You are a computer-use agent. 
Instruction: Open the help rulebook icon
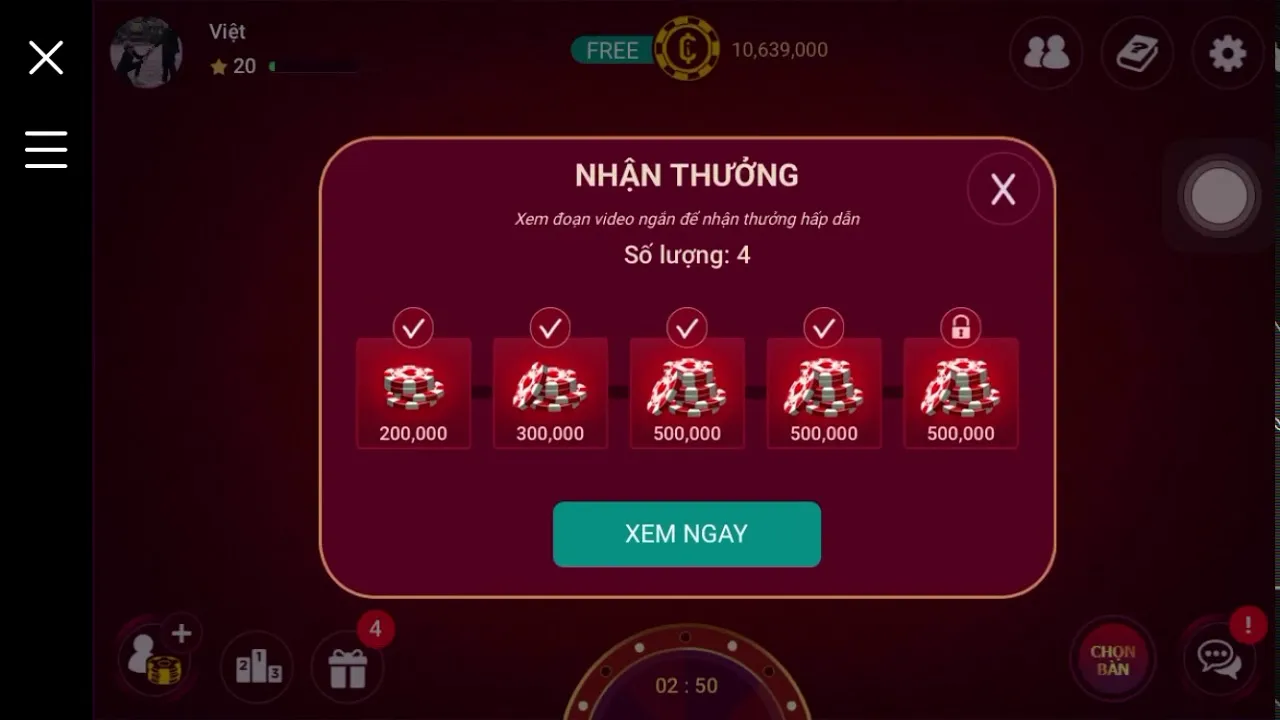1137,53
